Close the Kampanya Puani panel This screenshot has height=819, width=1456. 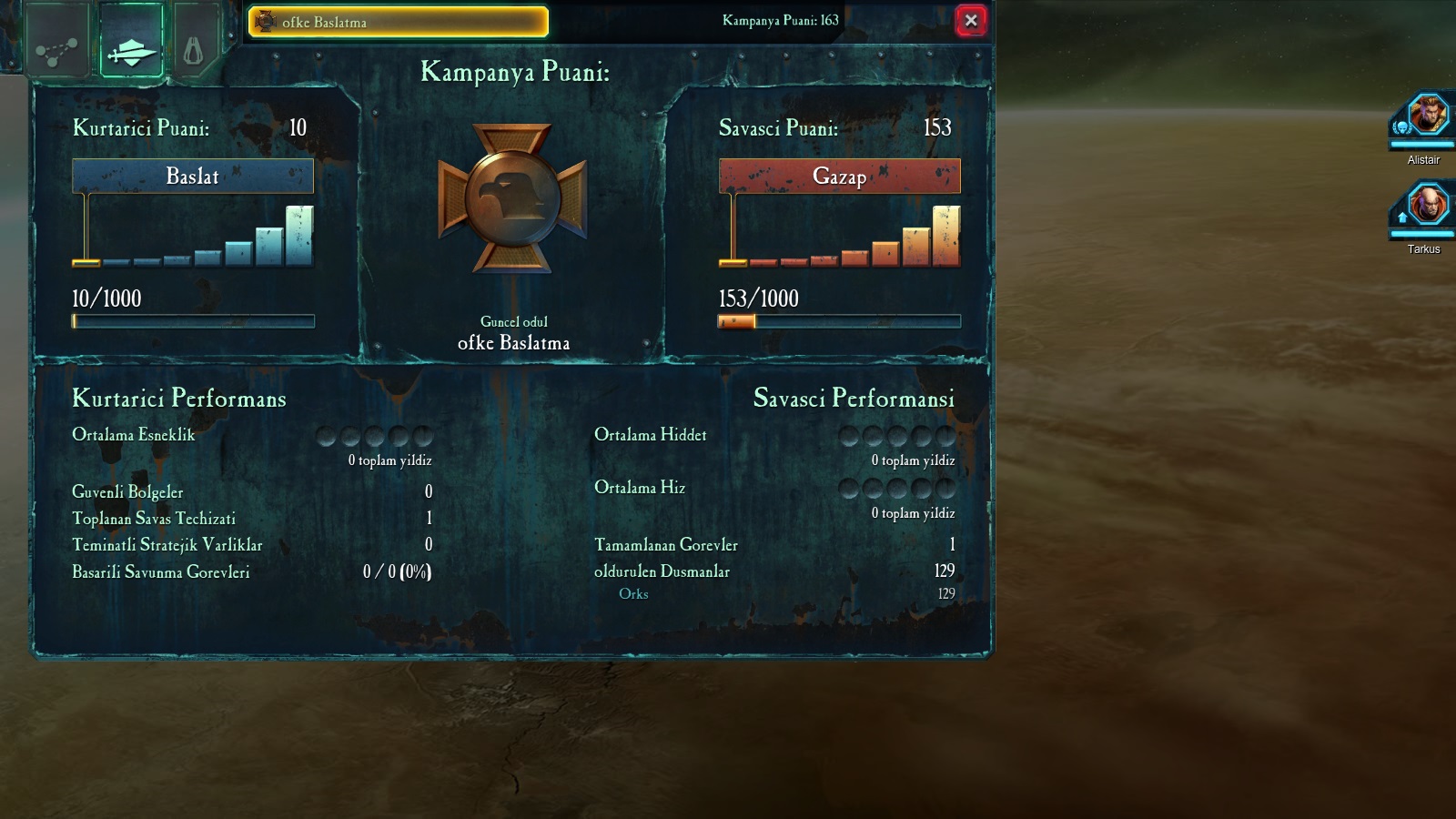[x=971, y=20]
